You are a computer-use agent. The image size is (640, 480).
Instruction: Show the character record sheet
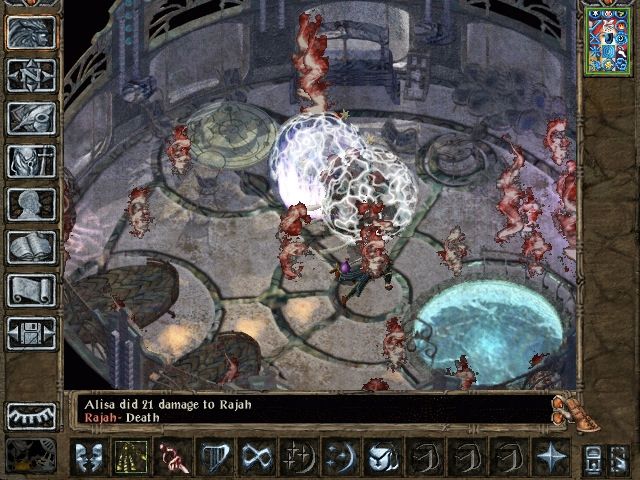click(31, 204)
